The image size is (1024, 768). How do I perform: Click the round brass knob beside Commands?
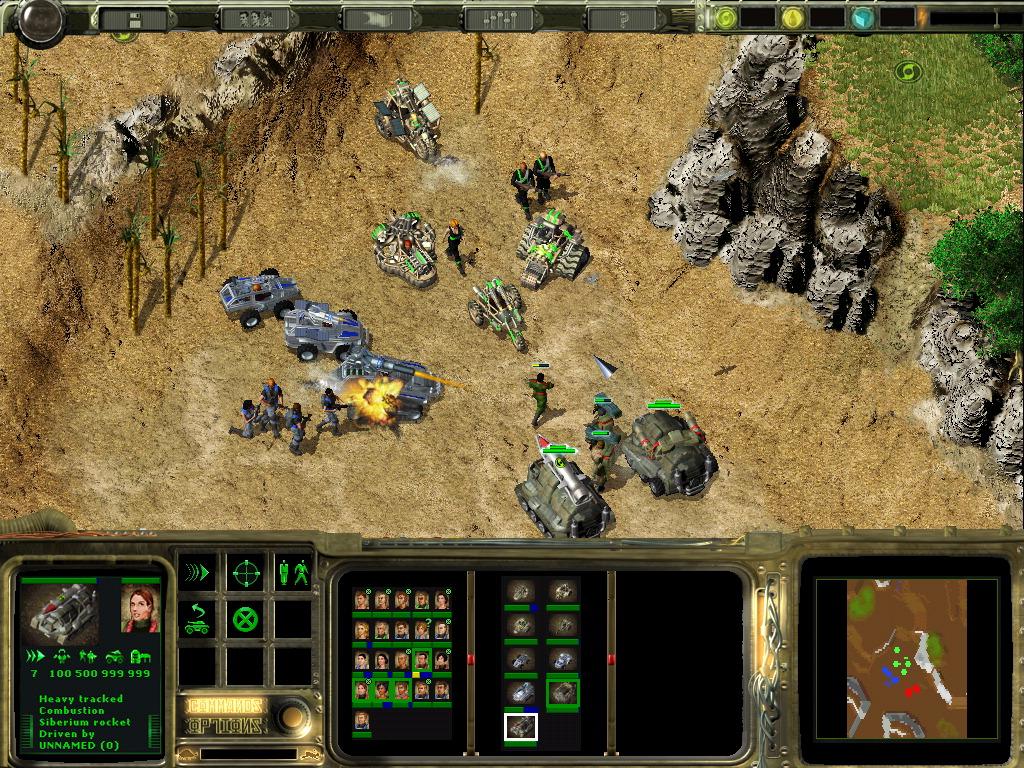point(293,715)
